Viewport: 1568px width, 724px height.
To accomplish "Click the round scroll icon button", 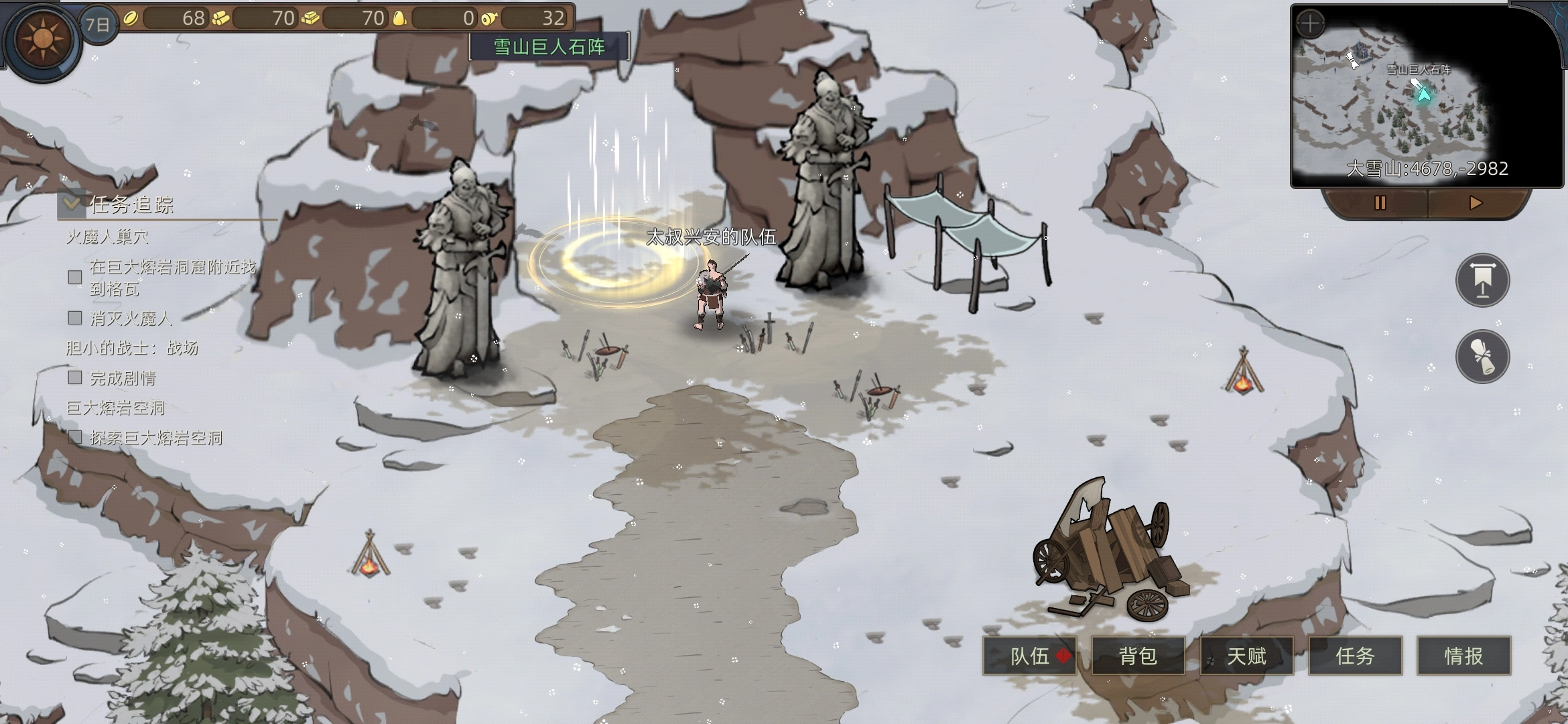I will point(1482,356).
